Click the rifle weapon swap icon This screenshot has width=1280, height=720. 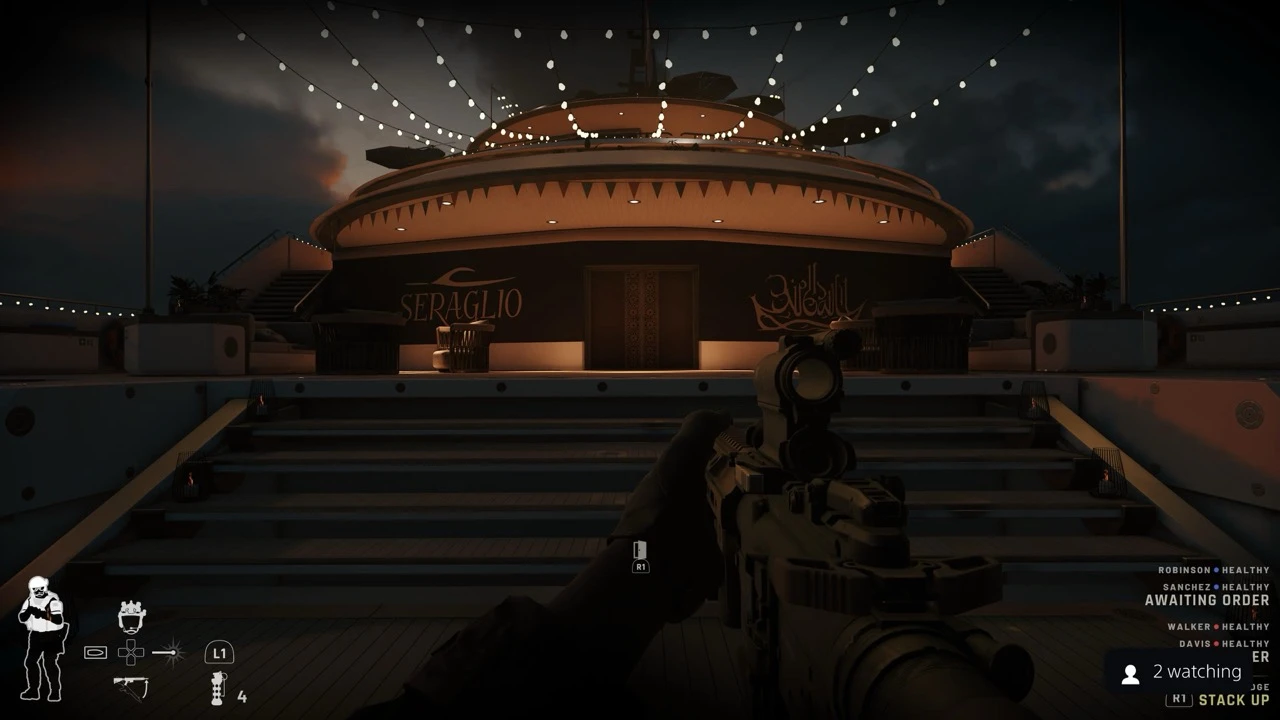131,687
